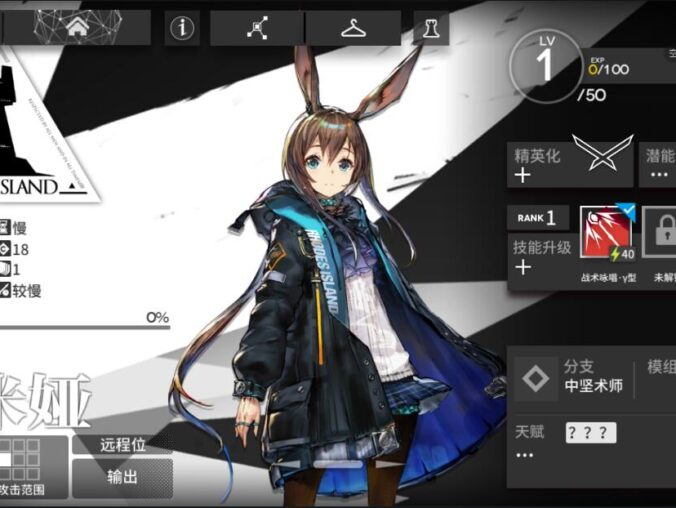Open the 模组 module panel
676x508 pixels.
coord(660,378)
